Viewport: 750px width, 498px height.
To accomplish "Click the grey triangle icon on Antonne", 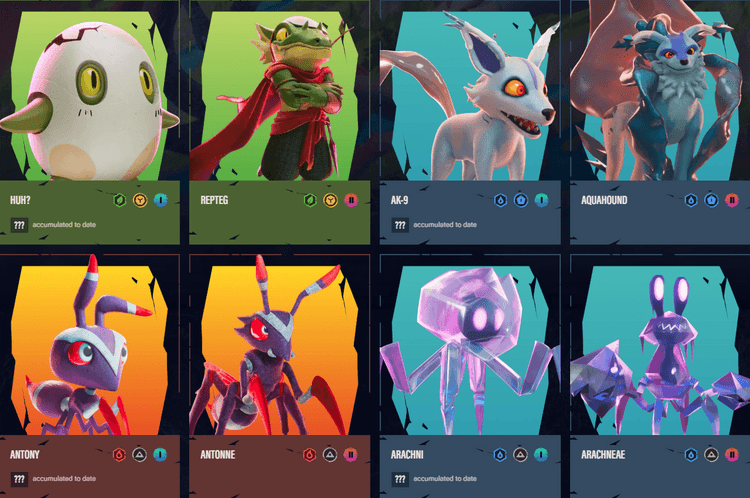I will point(330,454).
